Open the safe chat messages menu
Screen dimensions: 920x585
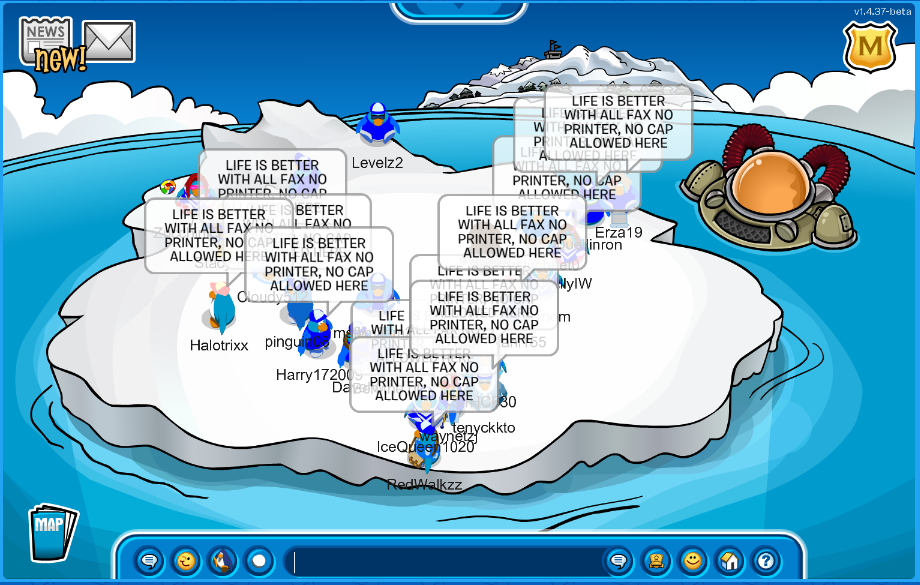tap(149, 561)
